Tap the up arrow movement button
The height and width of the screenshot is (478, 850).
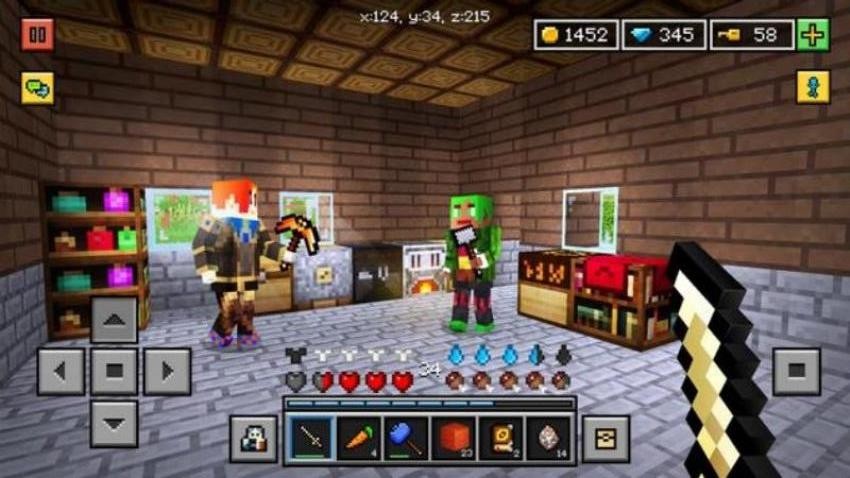[114, 320]
